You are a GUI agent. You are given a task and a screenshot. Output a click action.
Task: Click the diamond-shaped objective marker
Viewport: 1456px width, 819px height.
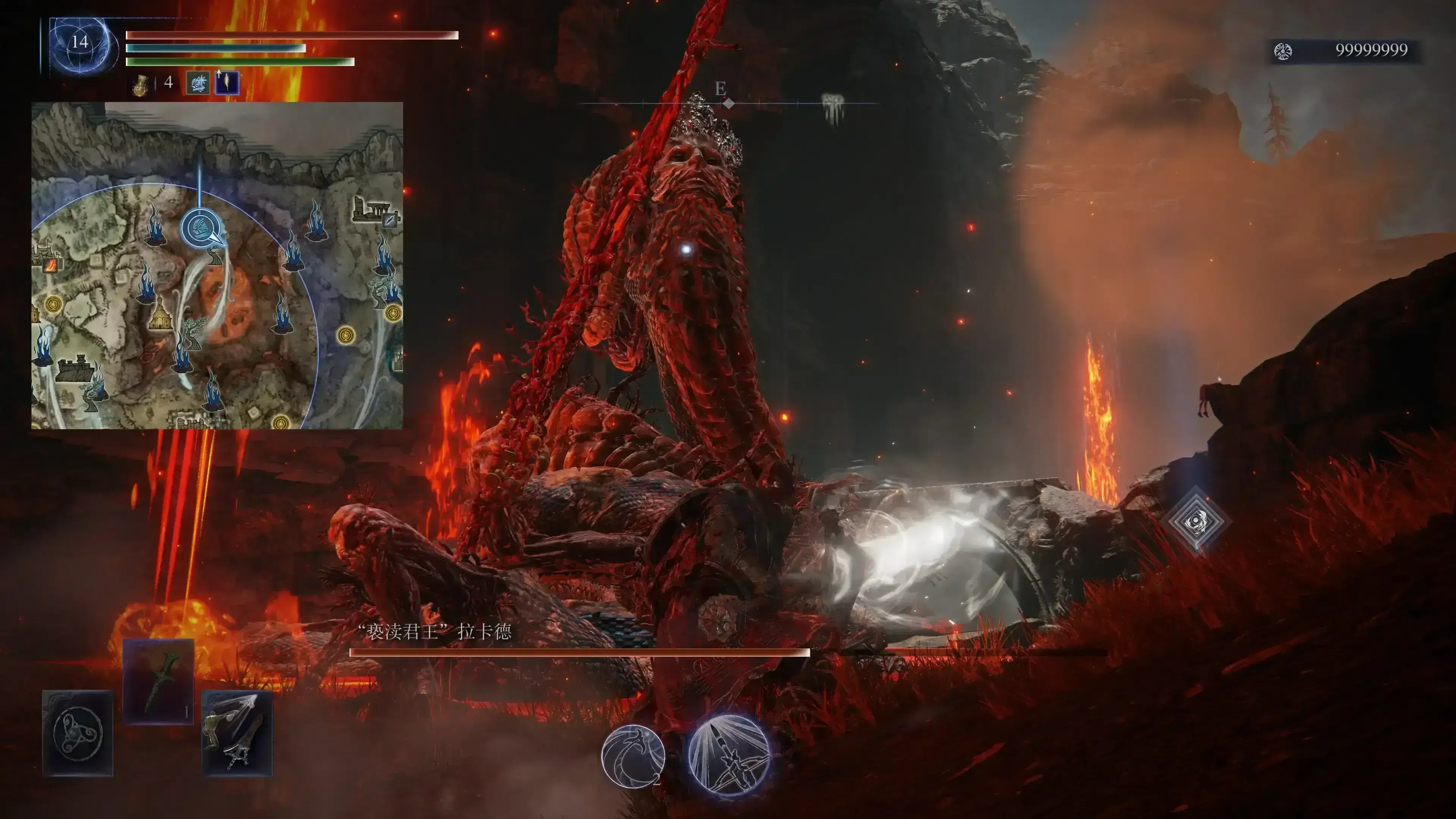(1196, 521)
